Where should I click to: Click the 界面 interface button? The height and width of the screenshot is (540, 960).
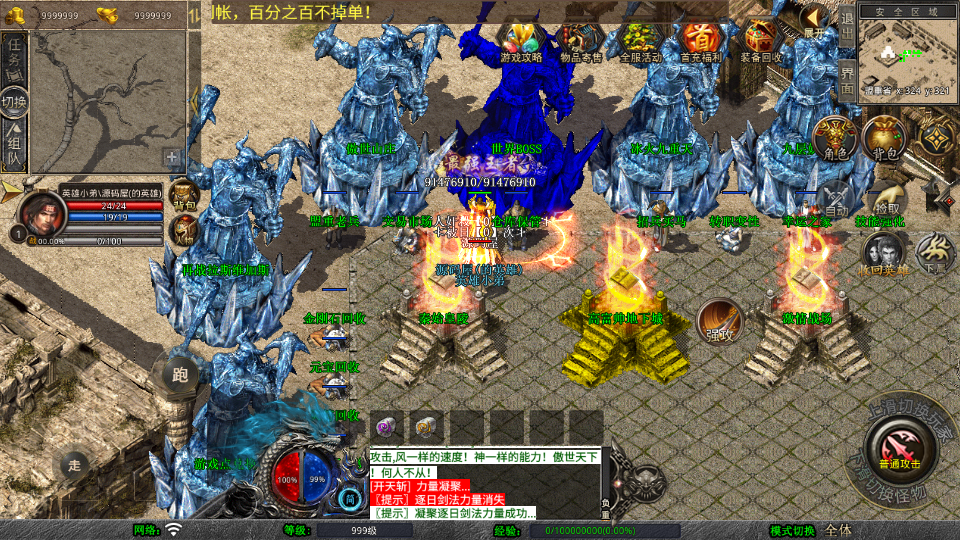pos(846,78)
